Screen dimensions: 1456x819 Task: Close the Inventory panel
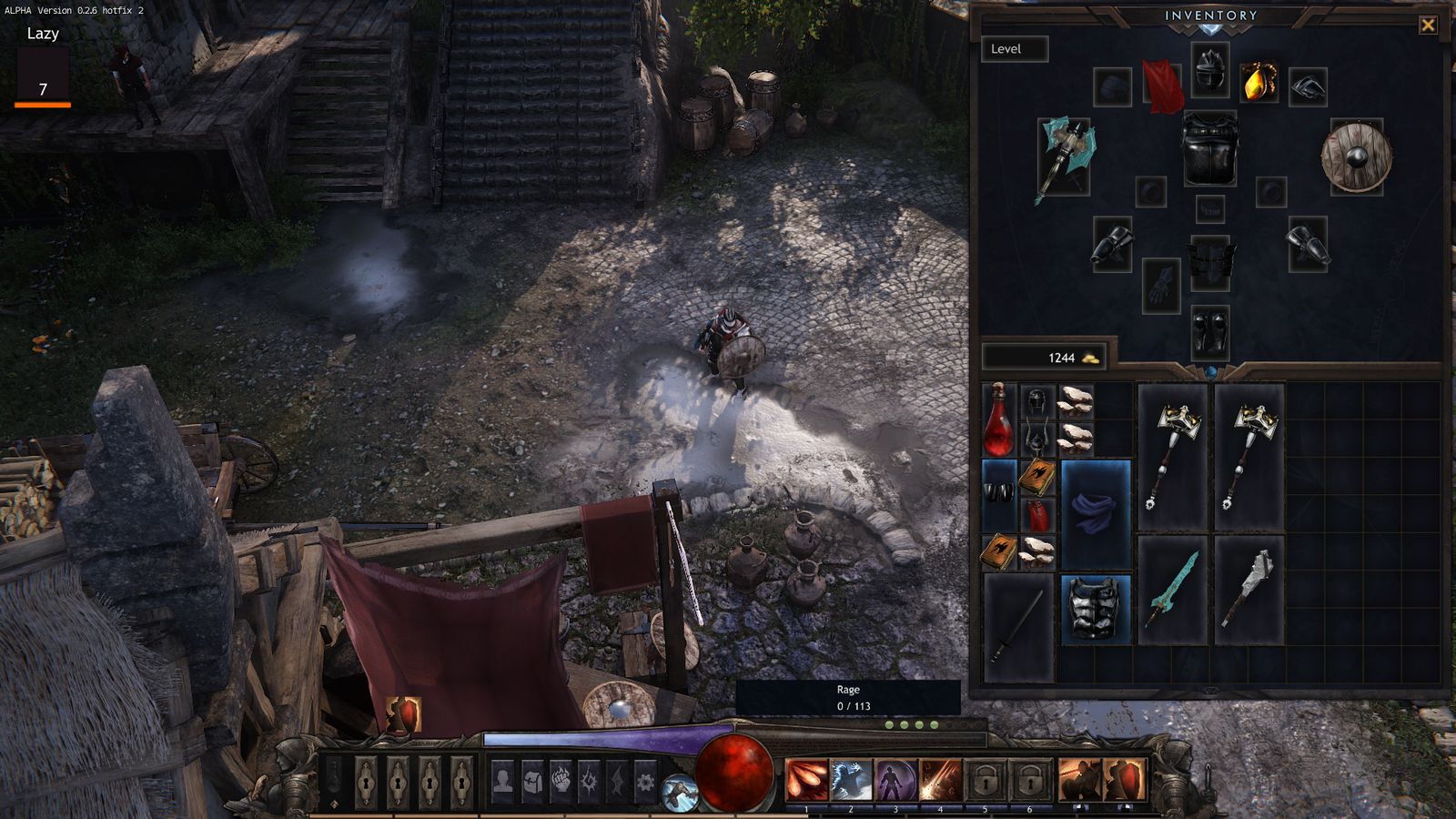click(1427, 25)
